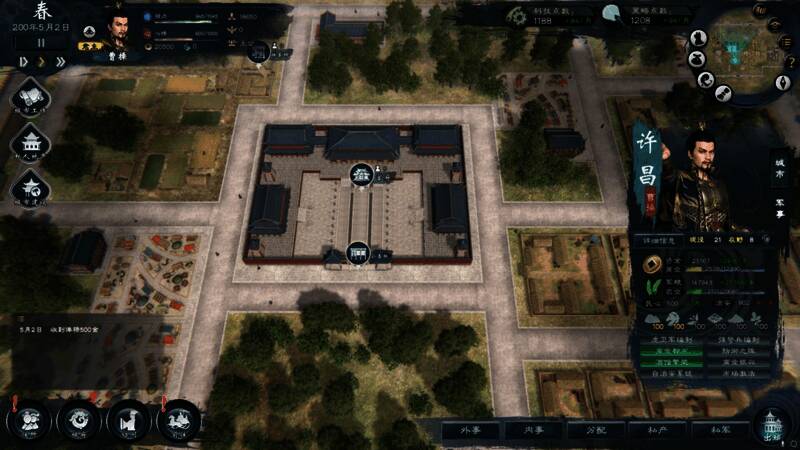
Task: Set the slowest game speed with single arrow
Action: tap(22, 61)
